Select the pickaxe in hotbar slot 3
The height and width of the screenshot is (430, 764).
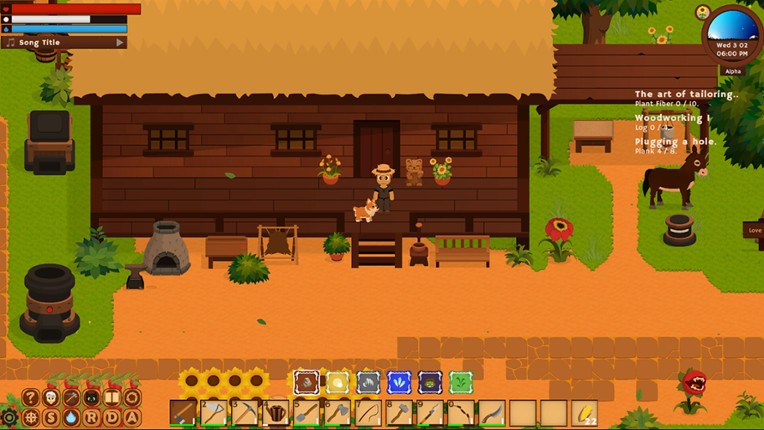(245, 412)
